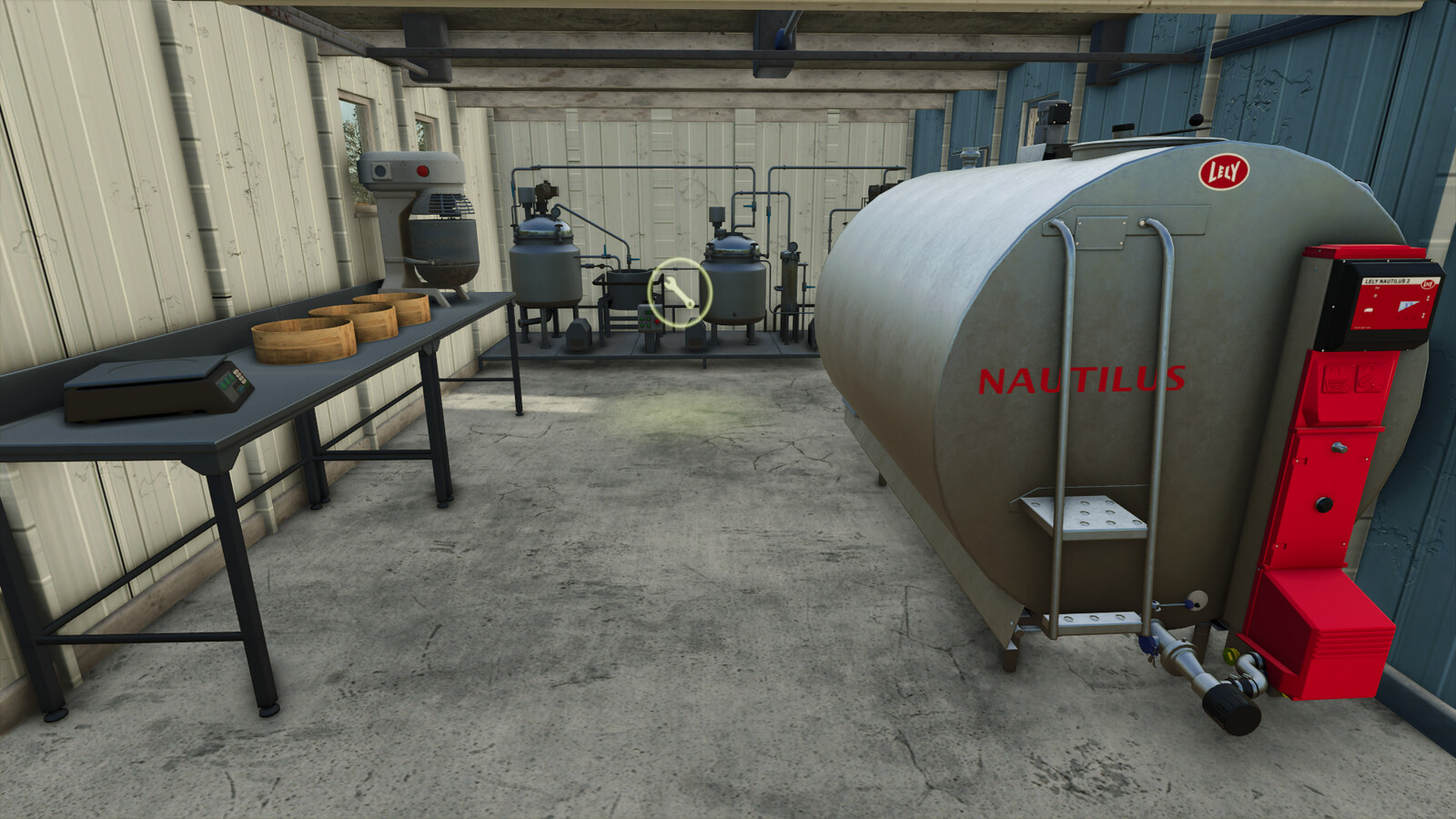Click the glowing wrench interaction icon
Image resolution: width=1456 pixels, height=819 pixels.
click(679, 291)
